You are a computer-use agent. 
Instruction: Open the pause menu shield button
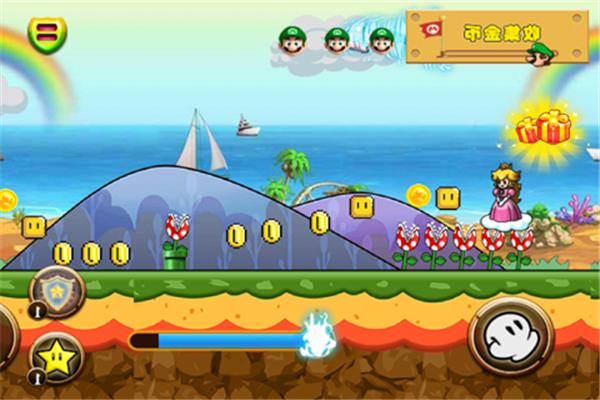click(x=46, y=35)
